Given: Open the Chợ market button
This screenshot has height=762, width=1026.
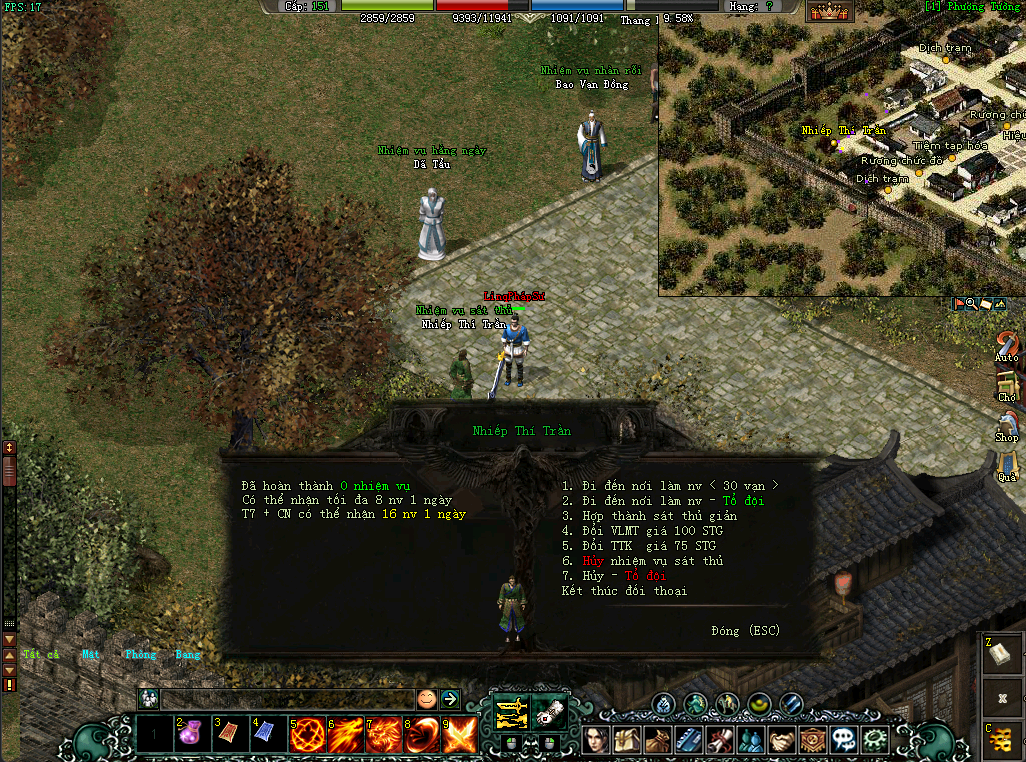Looking at the screenshot, I should coord(1007,386).
